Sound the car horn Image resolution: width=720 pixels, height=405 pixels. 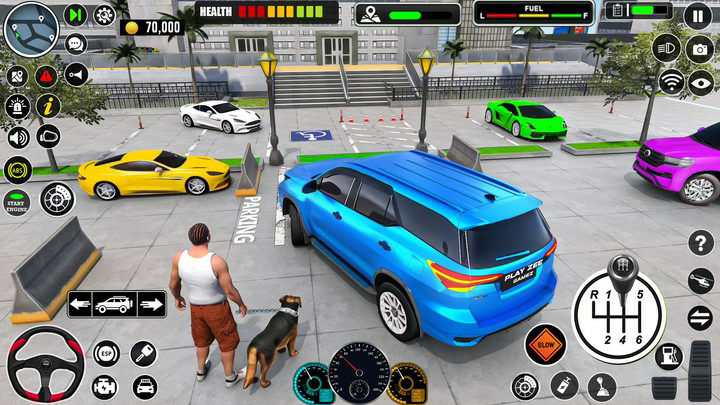coord(76,74)
